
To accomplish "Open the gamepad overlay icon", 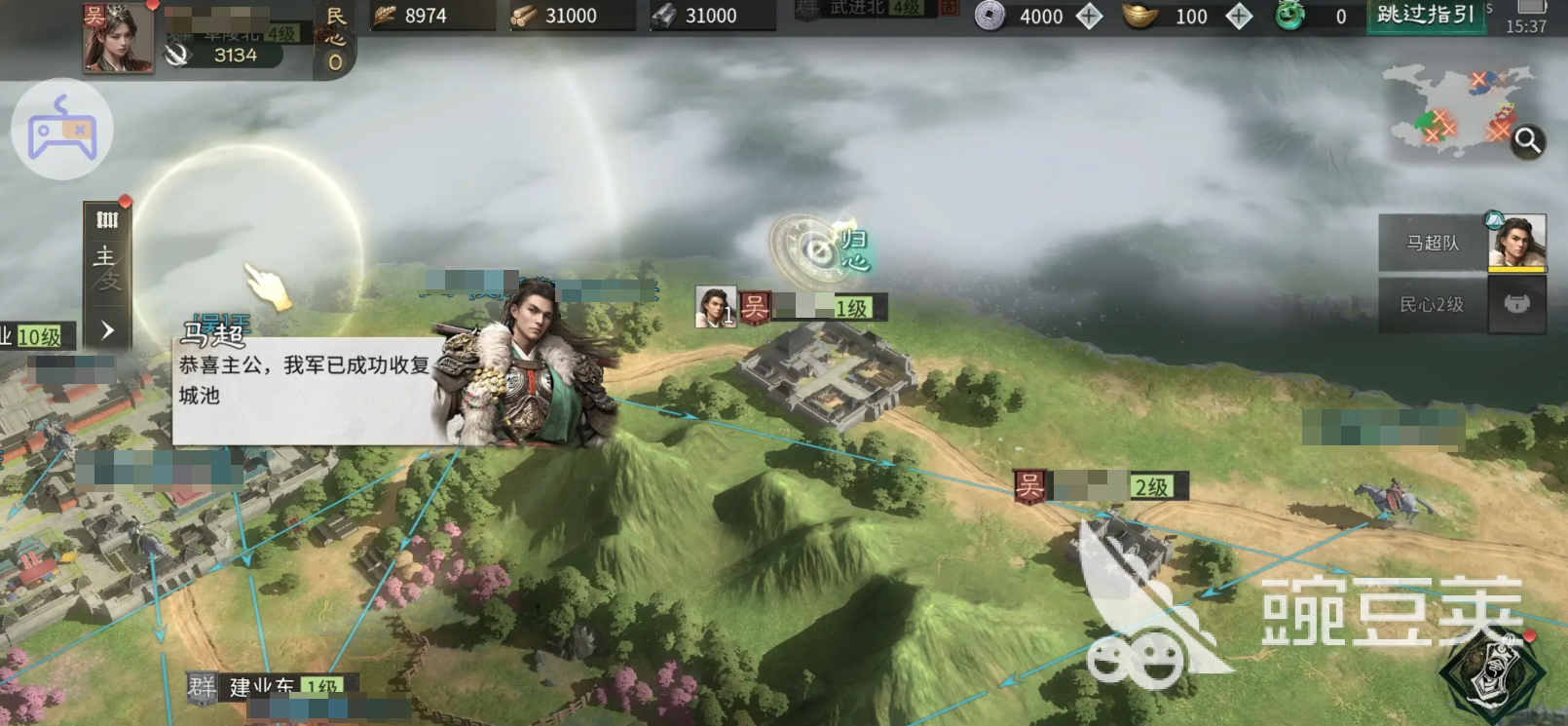I will point(62,130).
